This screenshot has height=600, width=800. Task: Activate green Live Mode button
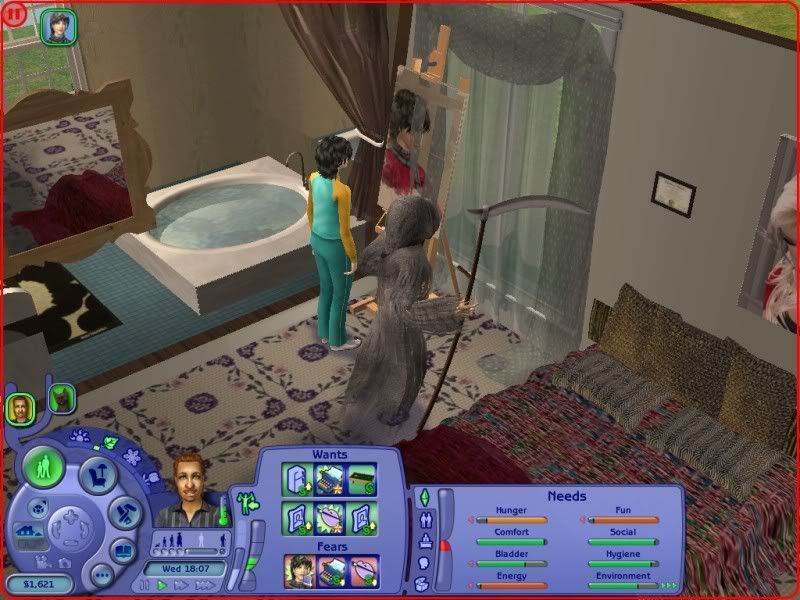44,468
